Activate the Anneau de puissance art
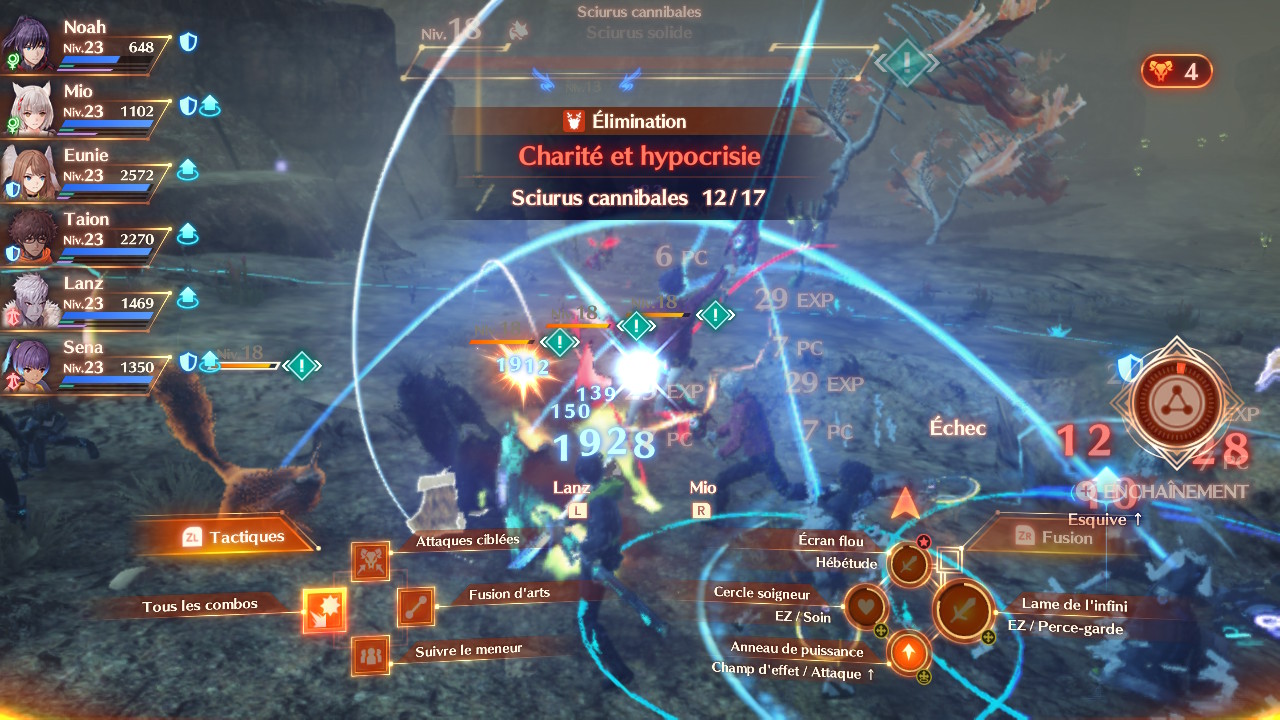 pos(908,654)
